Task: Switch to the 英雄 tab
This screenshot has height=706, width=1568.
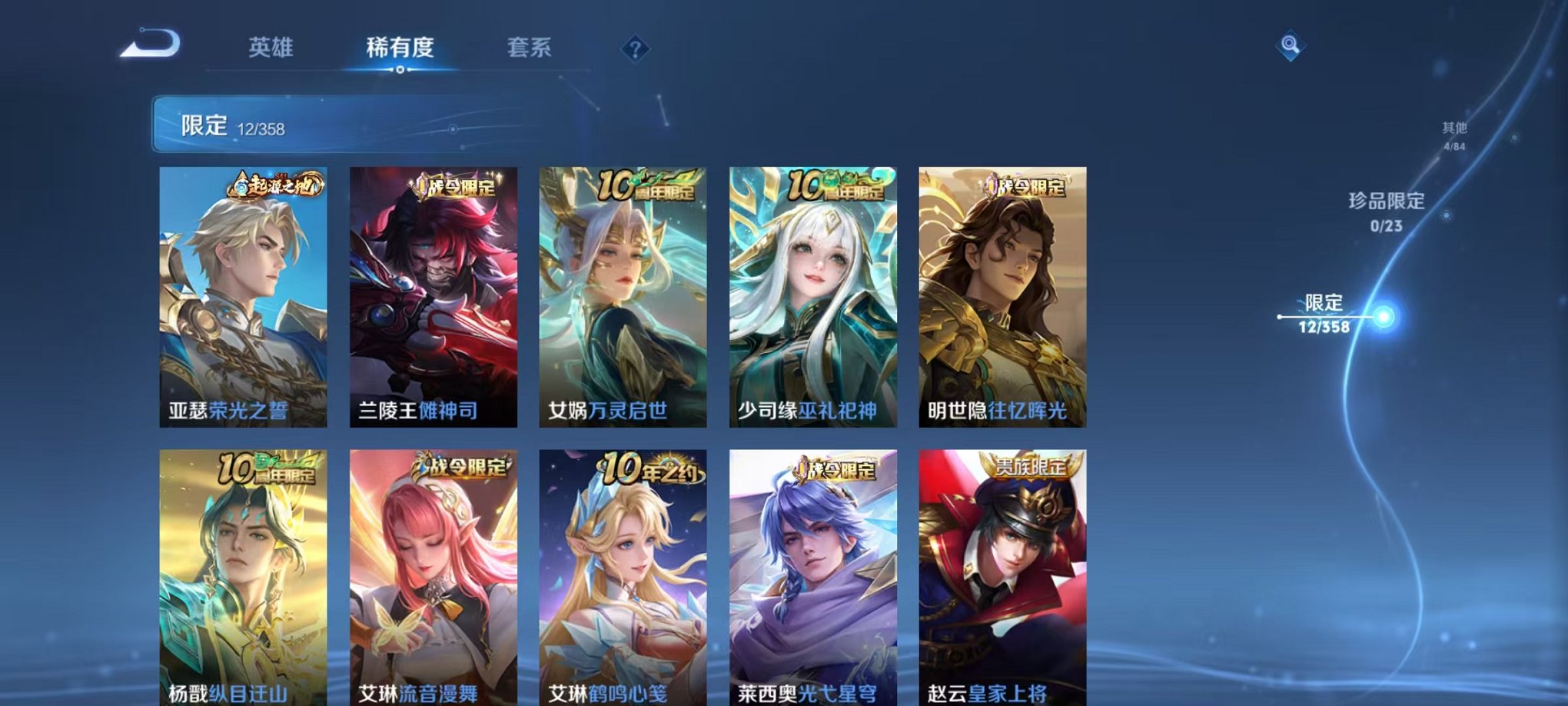Action: tap(271, 48)
